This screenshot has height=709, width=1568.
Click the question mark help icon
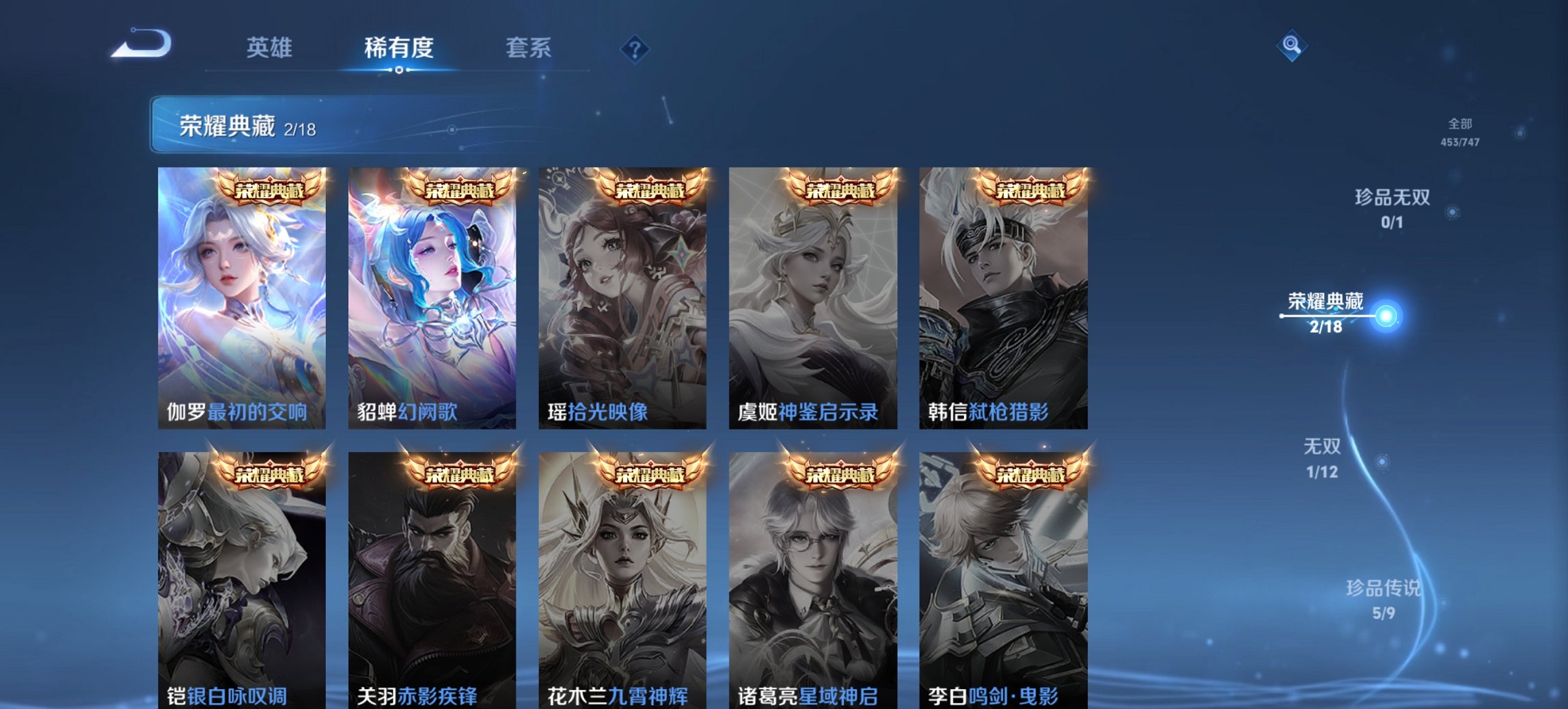(634, 48)
